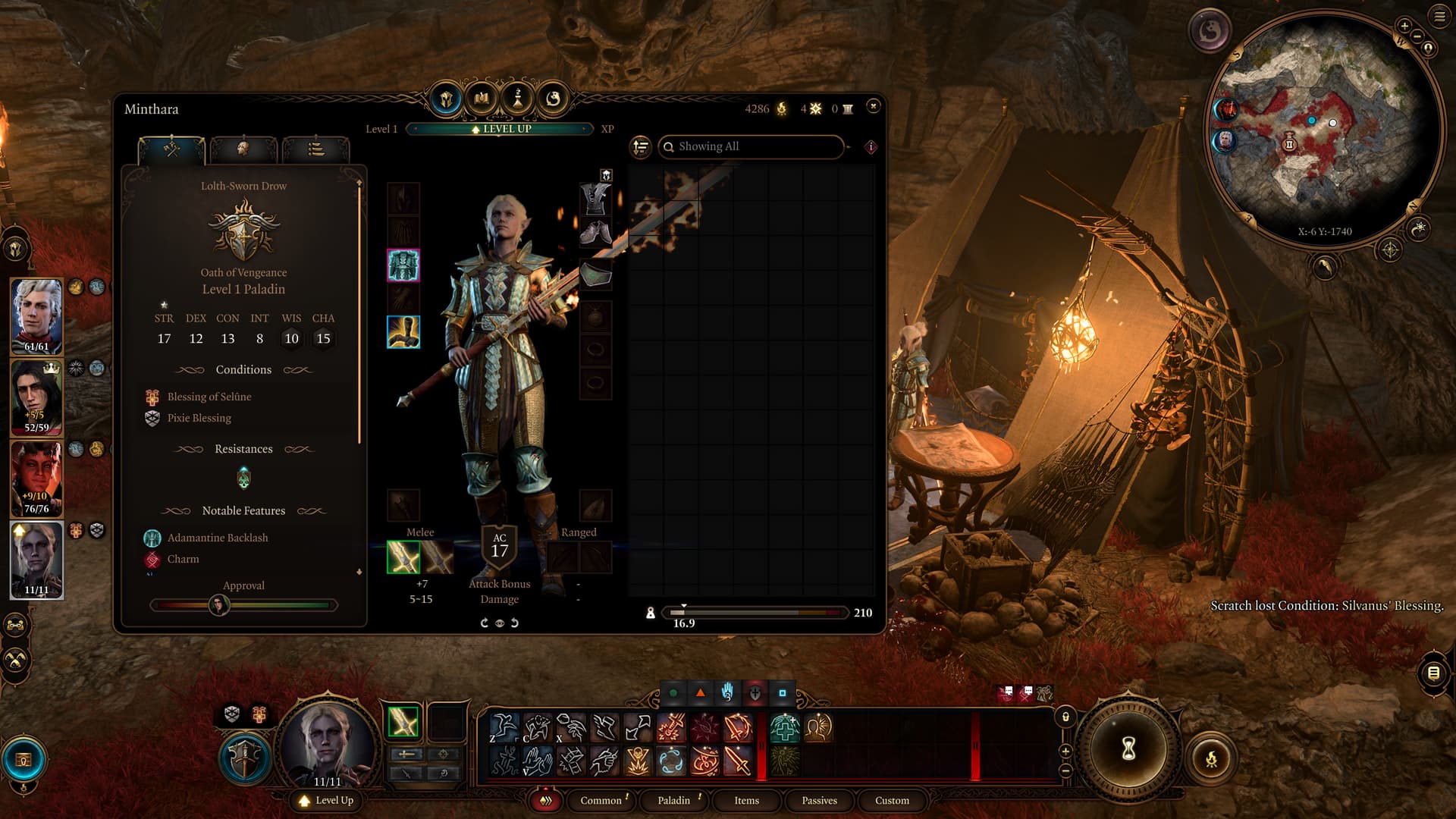
Task: Close the Minthara character sheet
Action: [x=873, y=106]
